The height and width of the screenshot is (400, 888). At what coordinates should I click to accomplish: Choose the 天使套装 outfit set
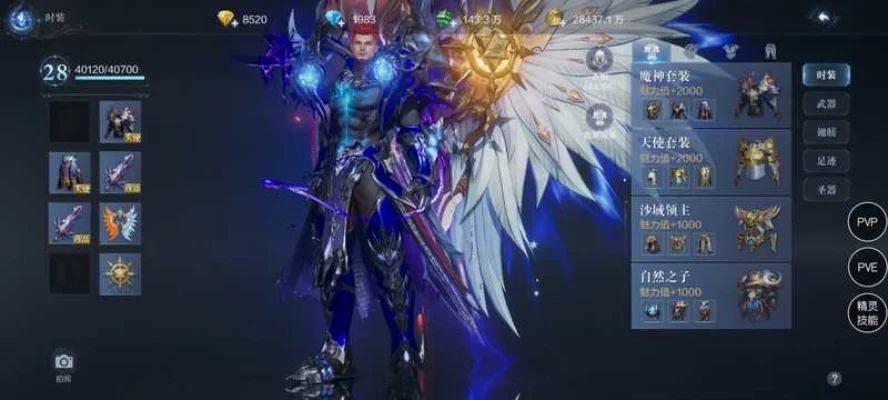click(710, 160)
